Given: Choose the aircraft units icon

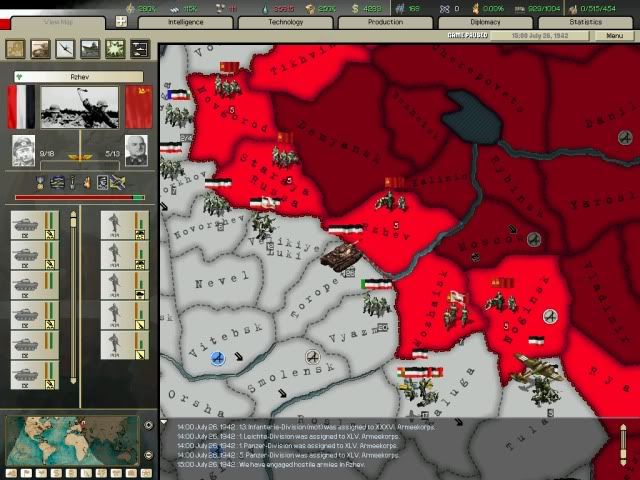Looking at the screenshot, I should coord(66,47).
